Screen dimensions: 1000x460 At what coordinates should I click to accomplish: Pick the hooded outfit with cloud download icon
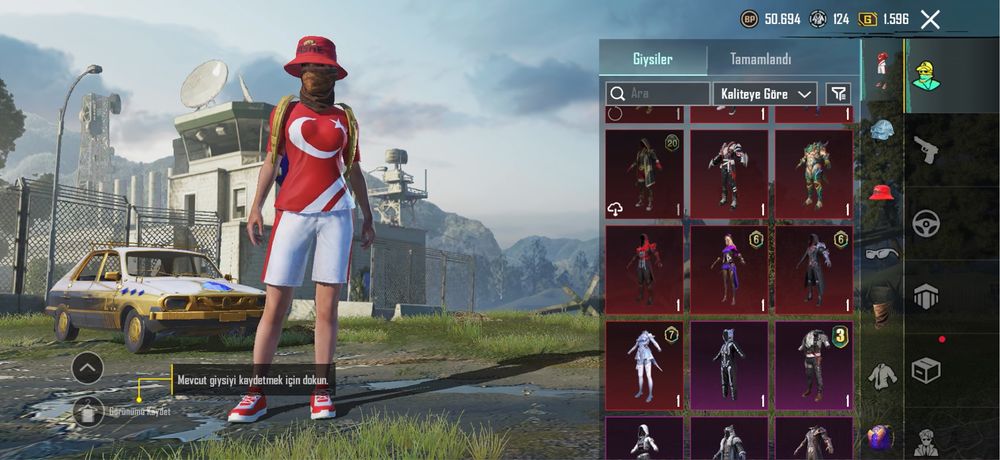pyautogui.click(x=644, y=174)
